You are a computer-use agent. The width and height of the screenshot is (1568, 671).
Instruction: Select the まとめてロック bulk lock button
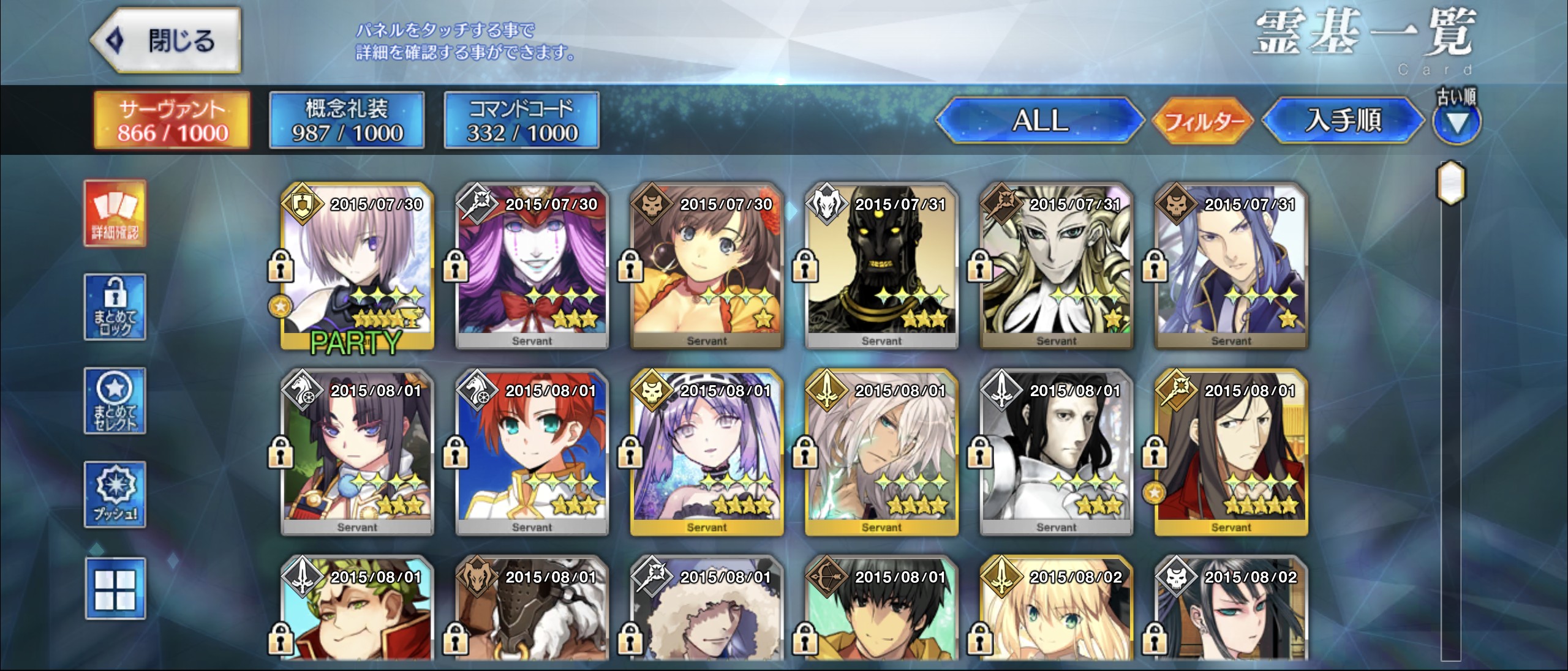[115, 307]
